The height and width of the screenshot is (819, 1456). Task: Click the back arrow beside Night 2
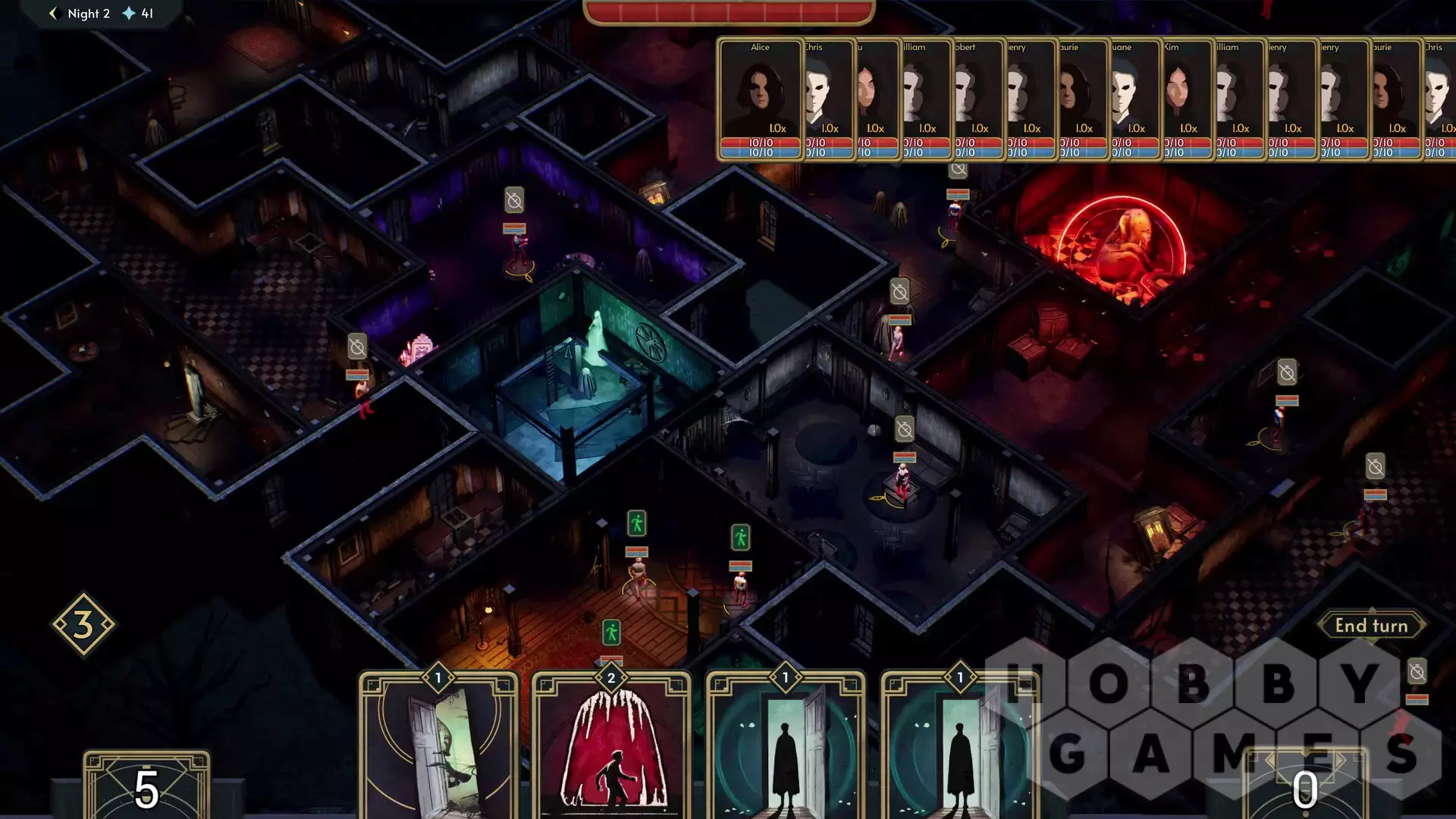coord(53,14)
